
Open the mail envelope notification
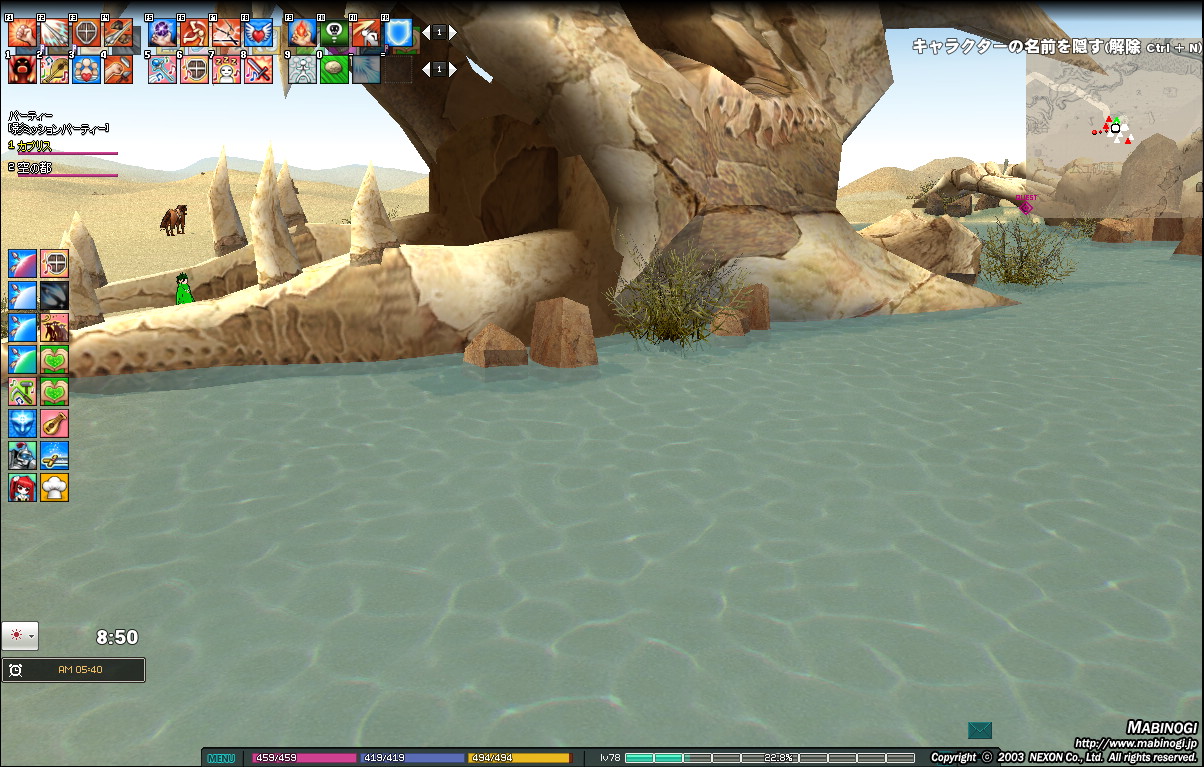coord(980,731)
